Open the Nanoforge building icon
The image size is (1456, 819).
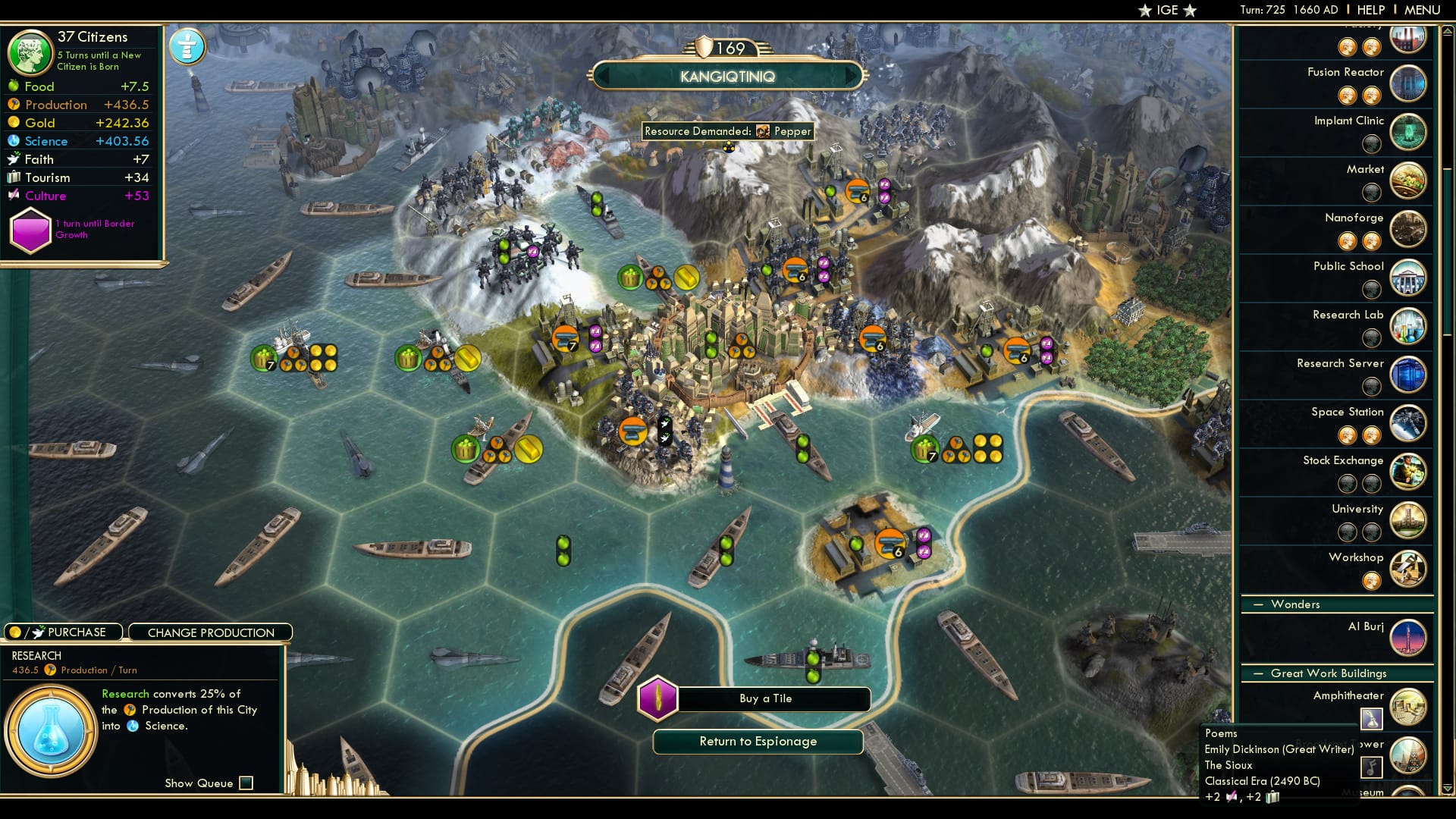click(x=1408, y=229)
